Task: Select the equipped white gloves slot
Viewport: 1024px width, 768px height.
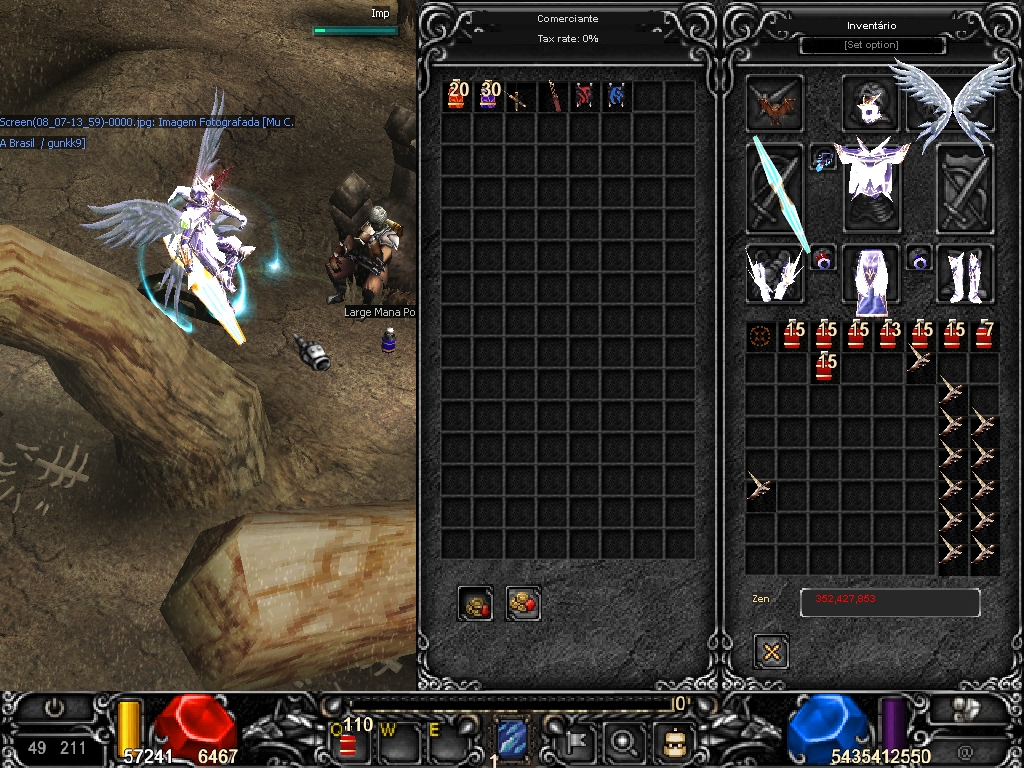Action: [774, 274]
